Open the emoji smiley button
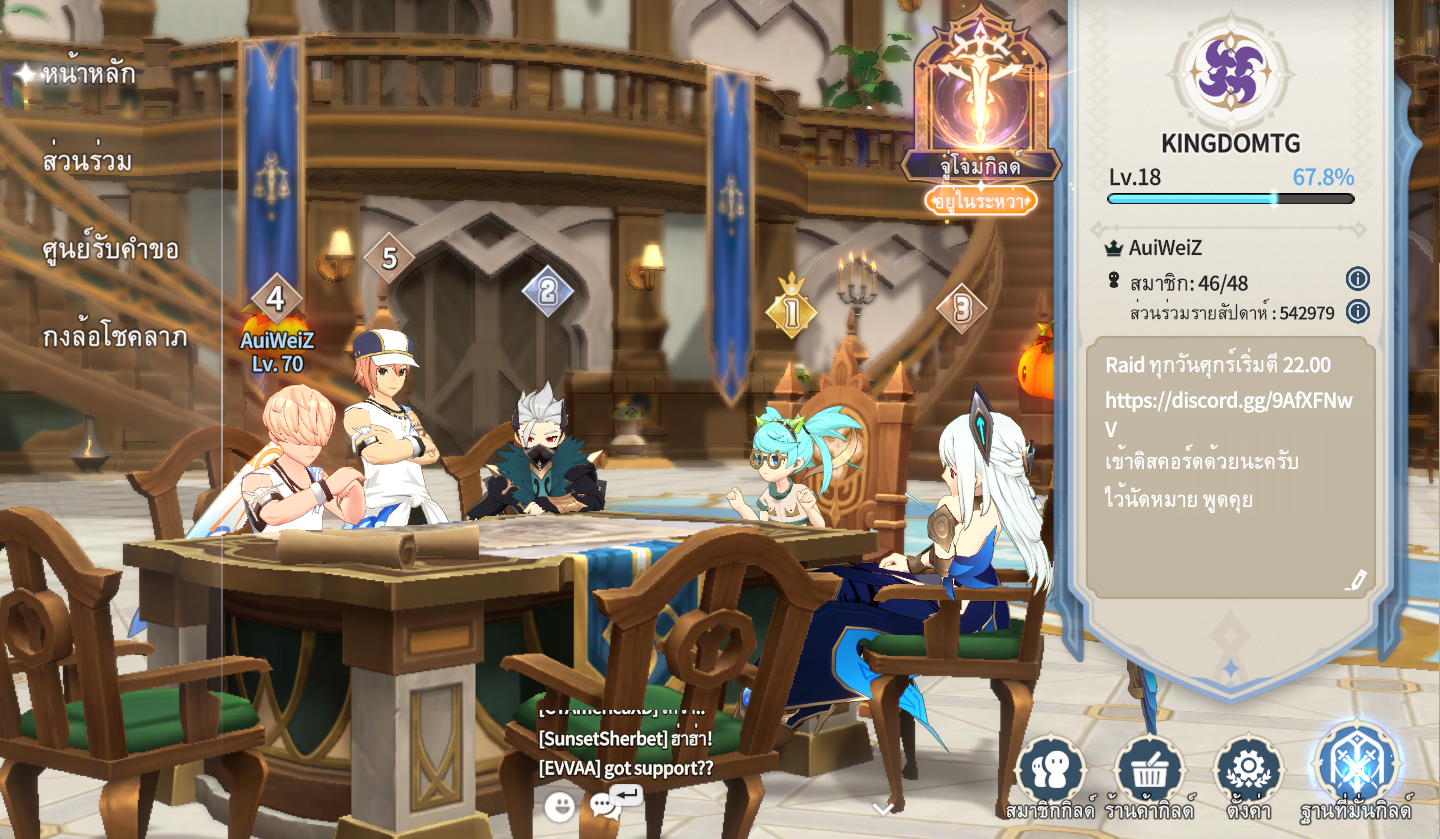This screenshot has height=839, width=1440. 560,806
